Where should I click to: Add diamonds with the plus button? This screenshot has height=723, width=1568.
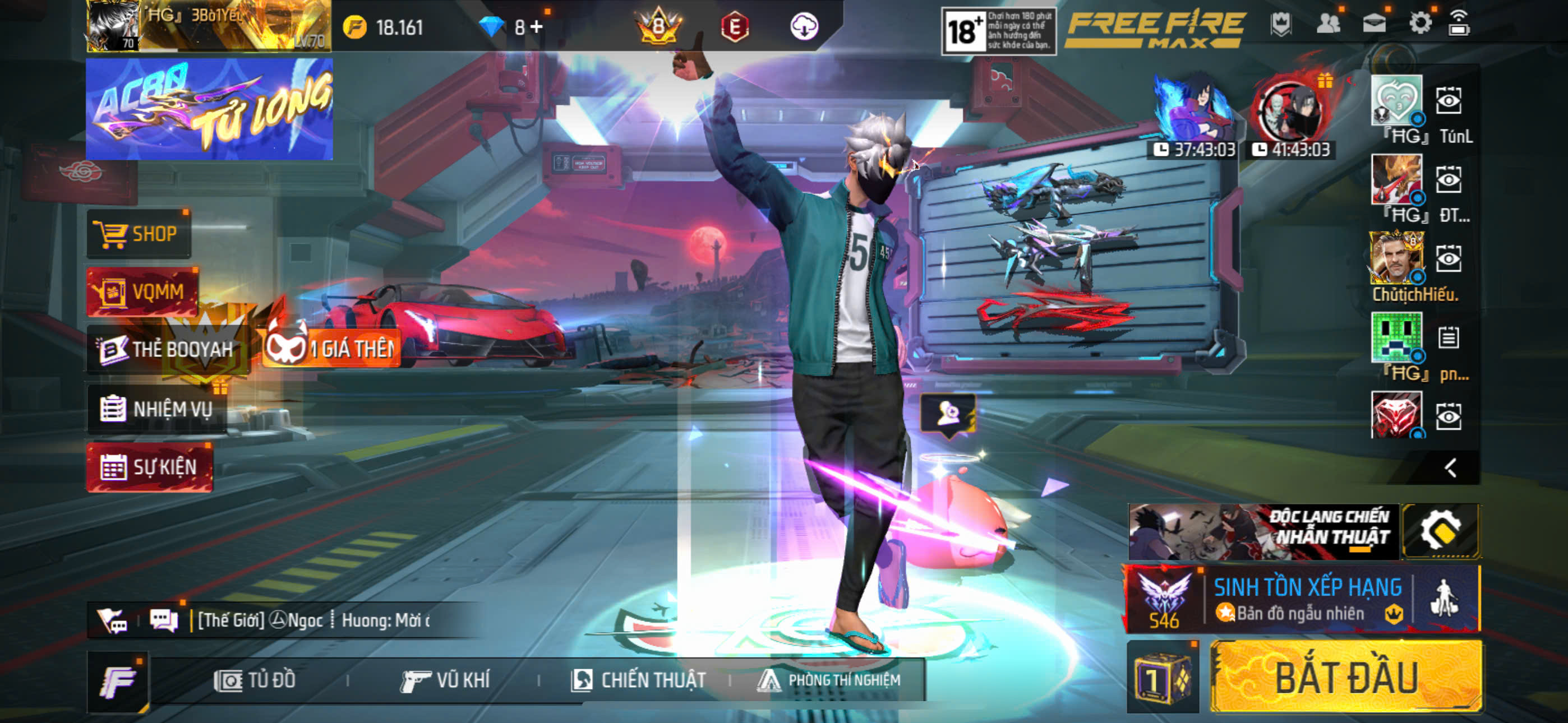coord(537,27)
